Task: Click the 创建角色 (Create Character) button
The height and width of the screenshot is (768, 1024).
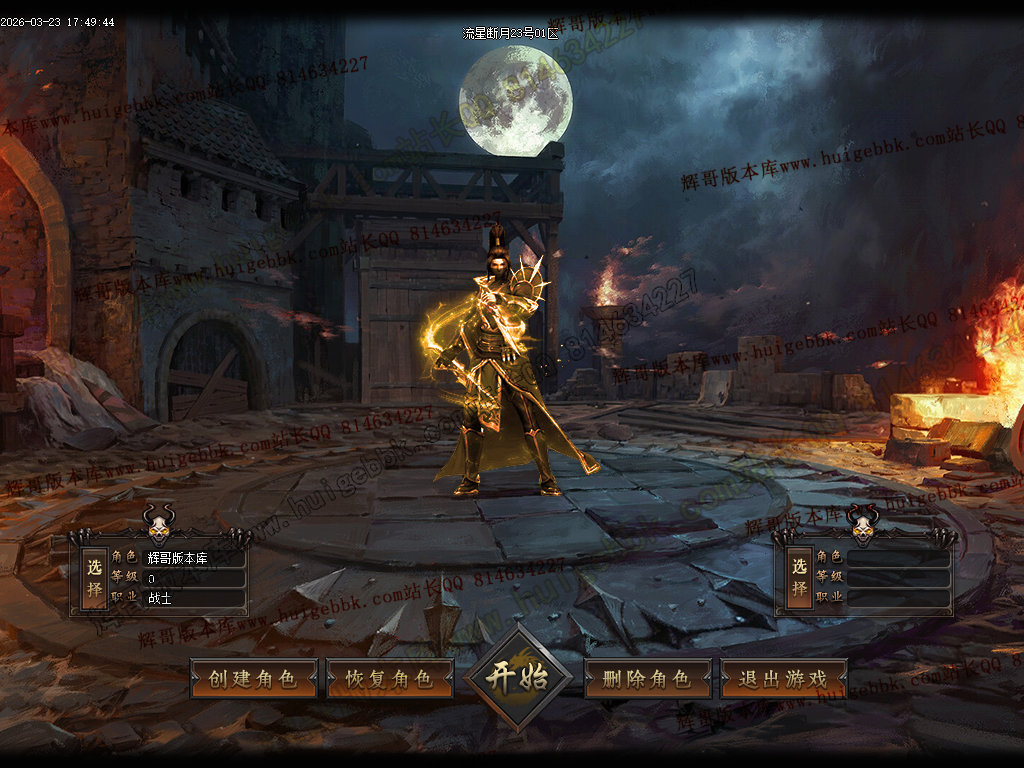Action: [253, 679]
